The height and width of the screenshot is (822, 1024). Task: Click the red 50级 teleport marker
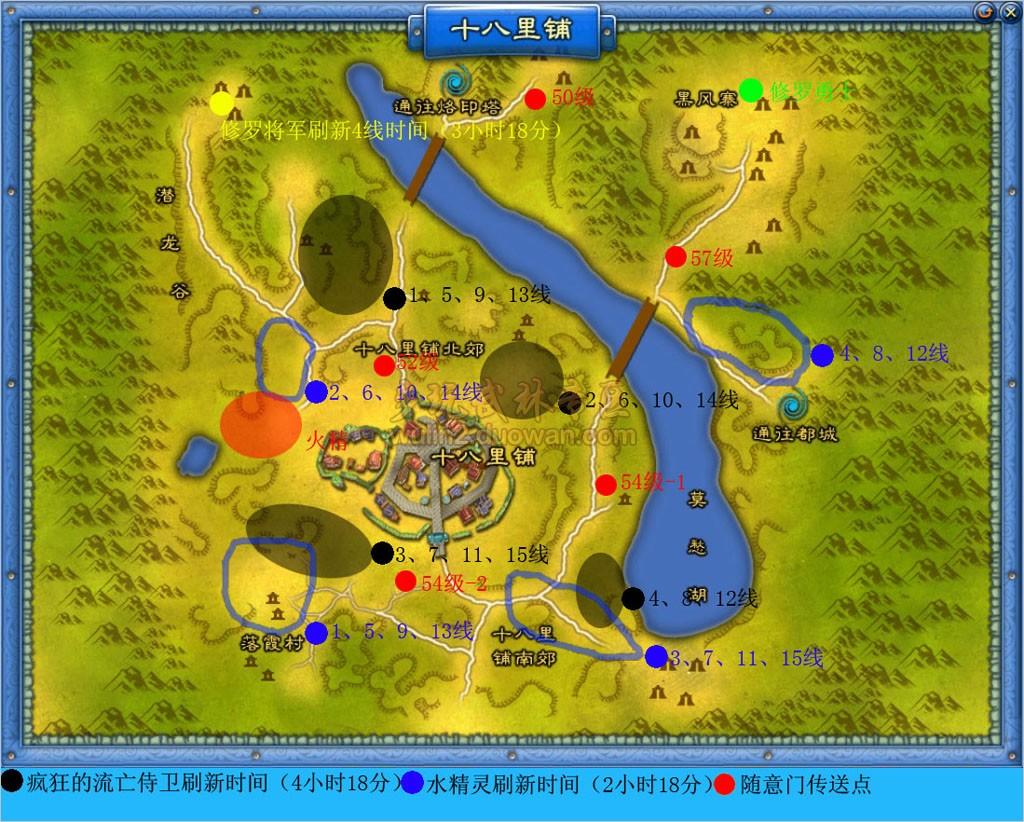click(535, 98)
